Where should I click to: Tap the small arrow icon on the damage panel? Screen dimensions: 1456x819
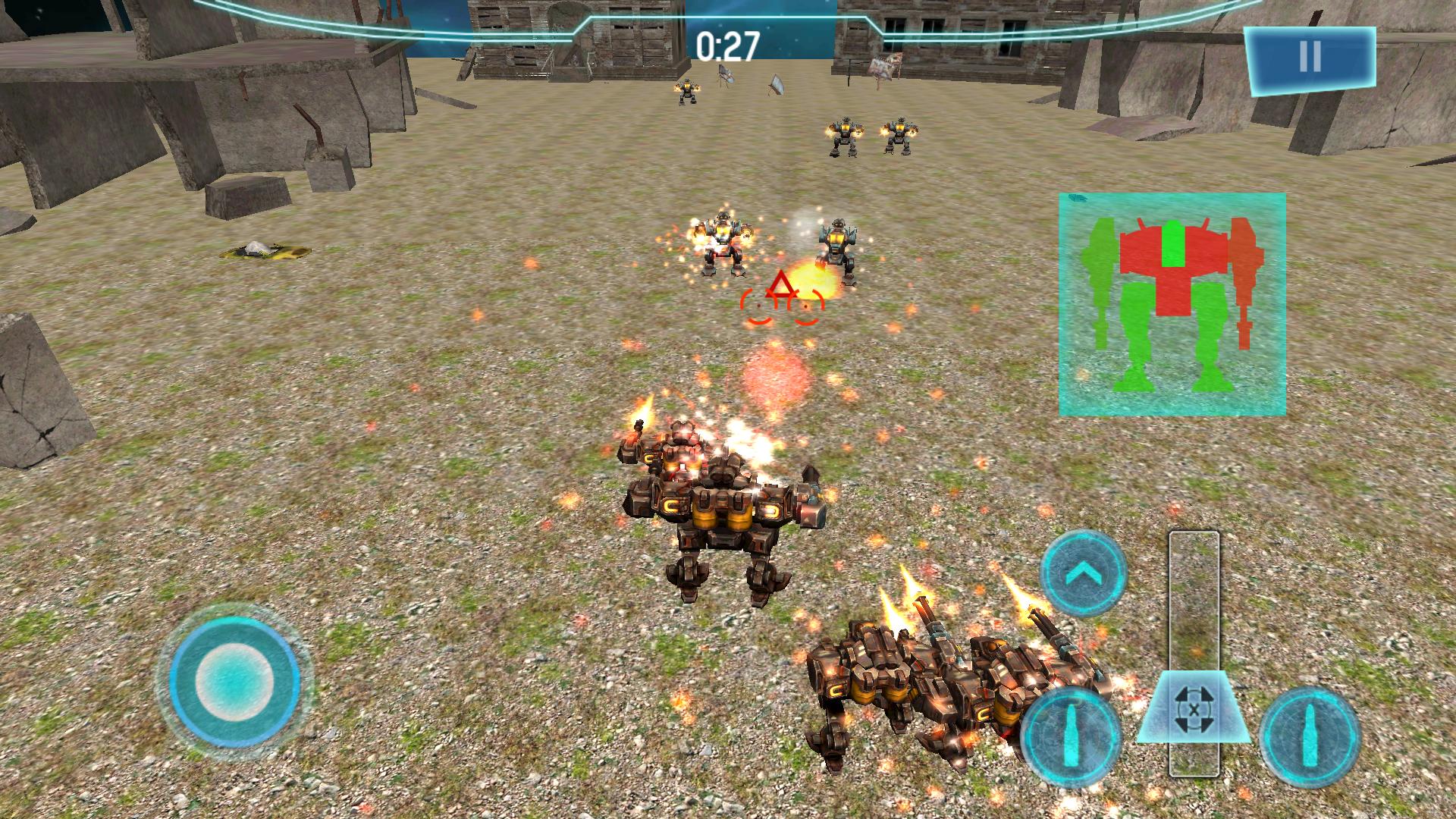(x=1077, y=199)
